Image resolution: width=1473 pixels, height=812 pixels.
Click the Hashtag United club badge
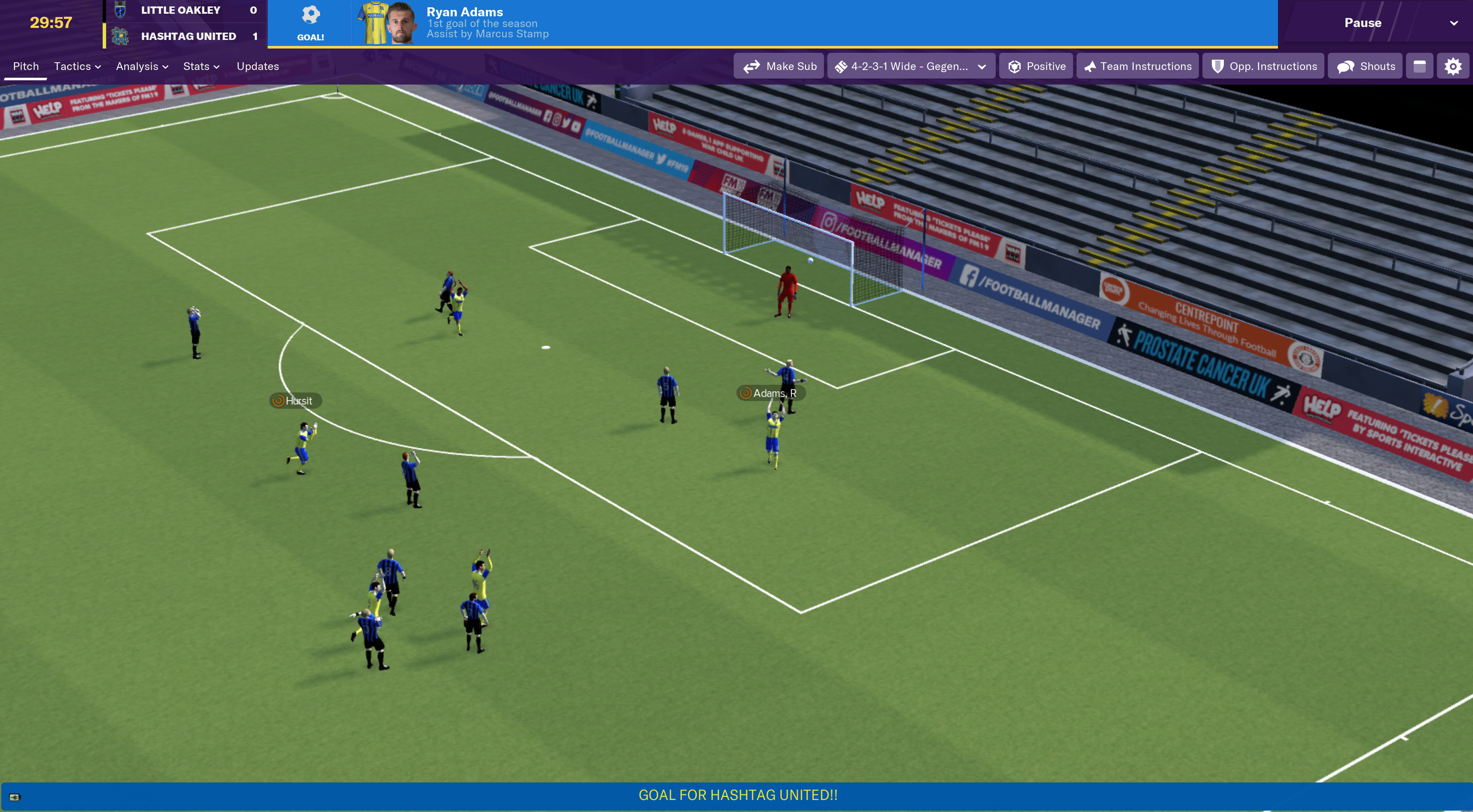pyautogui.click(x=121, y=36)
